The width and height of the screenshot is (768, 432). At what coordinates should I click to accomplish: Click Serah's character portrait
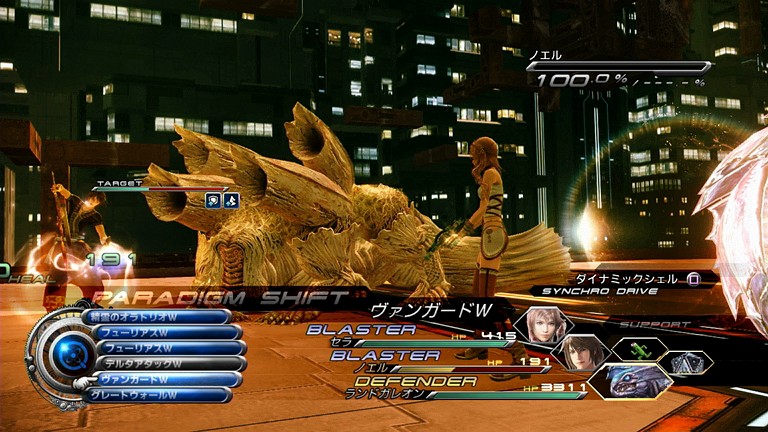[540, 326]
